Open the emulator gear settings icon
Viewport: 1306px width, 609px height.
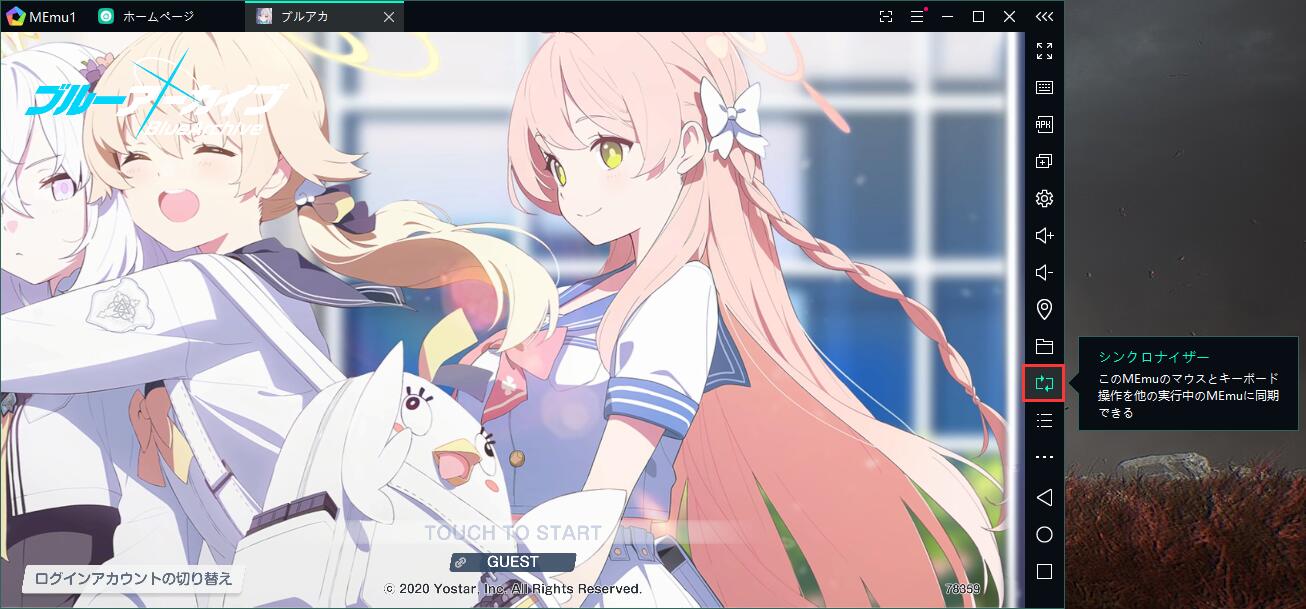pyautogui.click(x=1044, y=198)
